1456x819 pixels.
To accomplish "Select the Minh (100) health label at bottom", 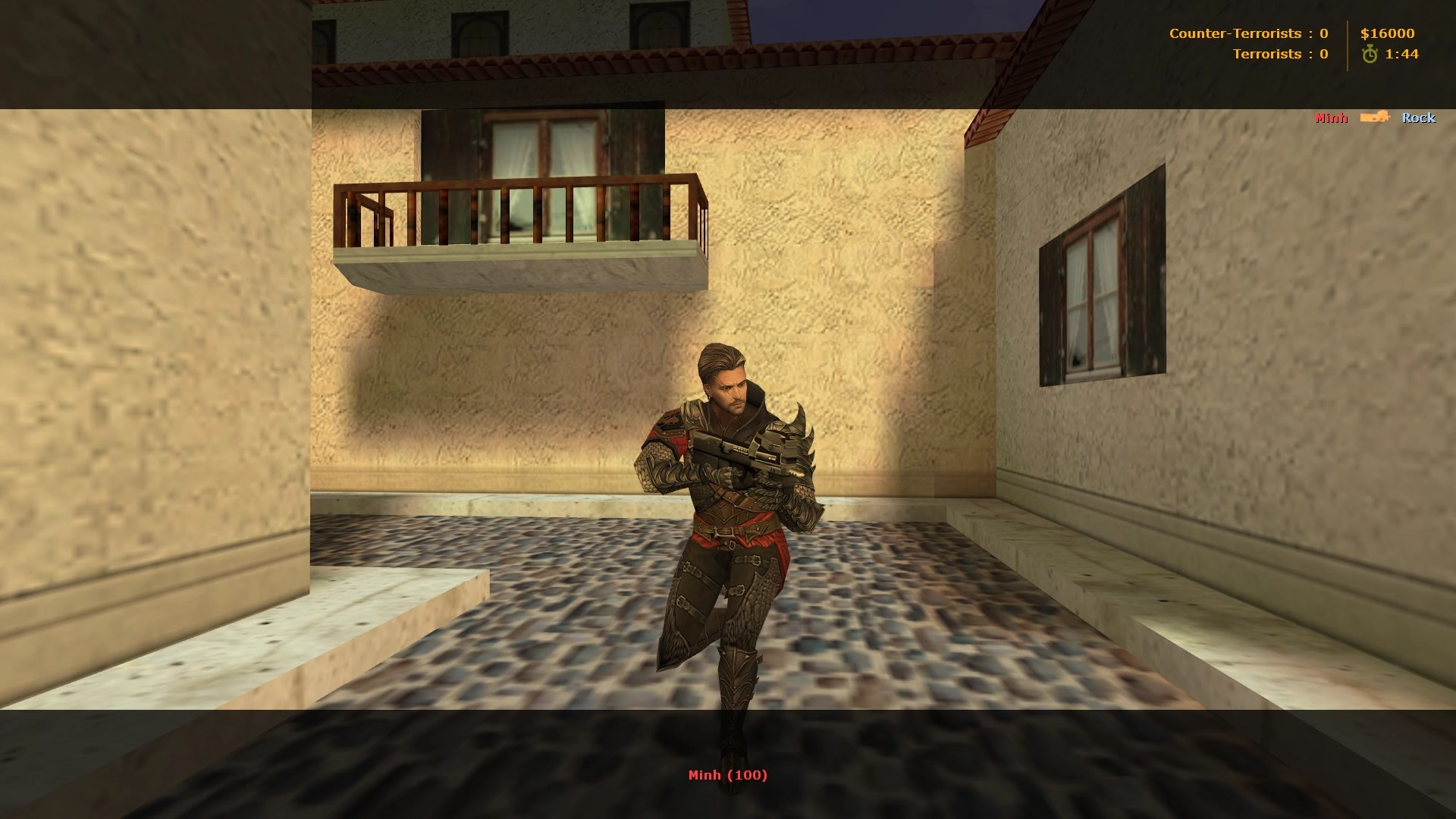I will point(729,776).
